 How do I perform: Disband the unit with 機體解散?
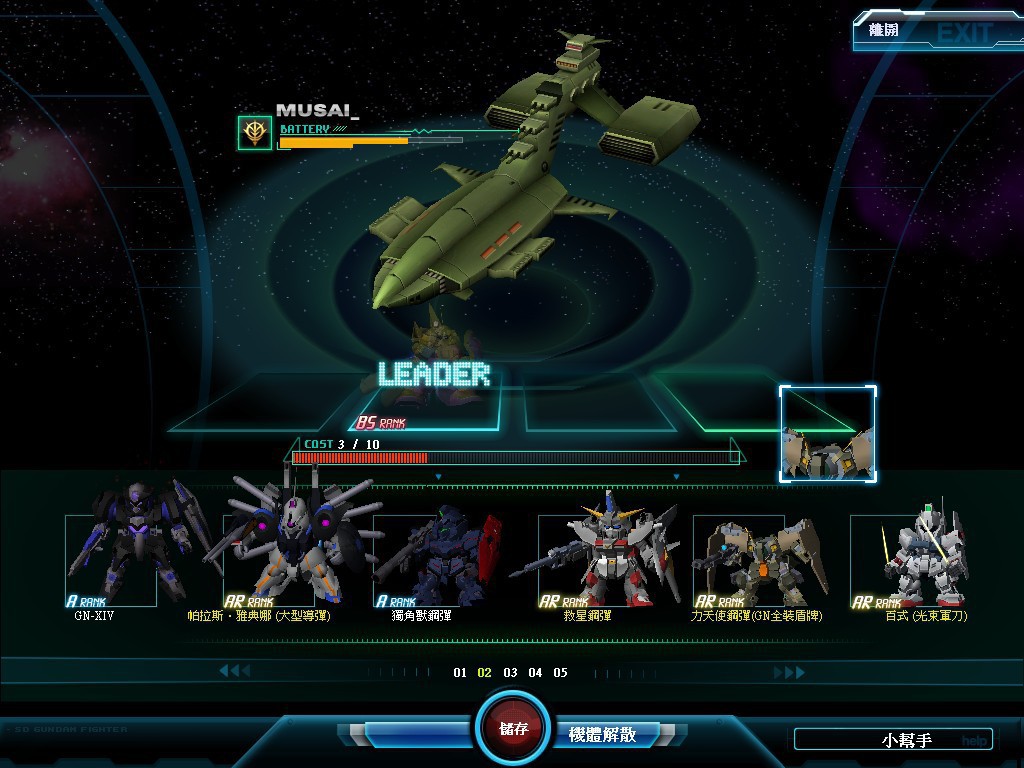602,735
